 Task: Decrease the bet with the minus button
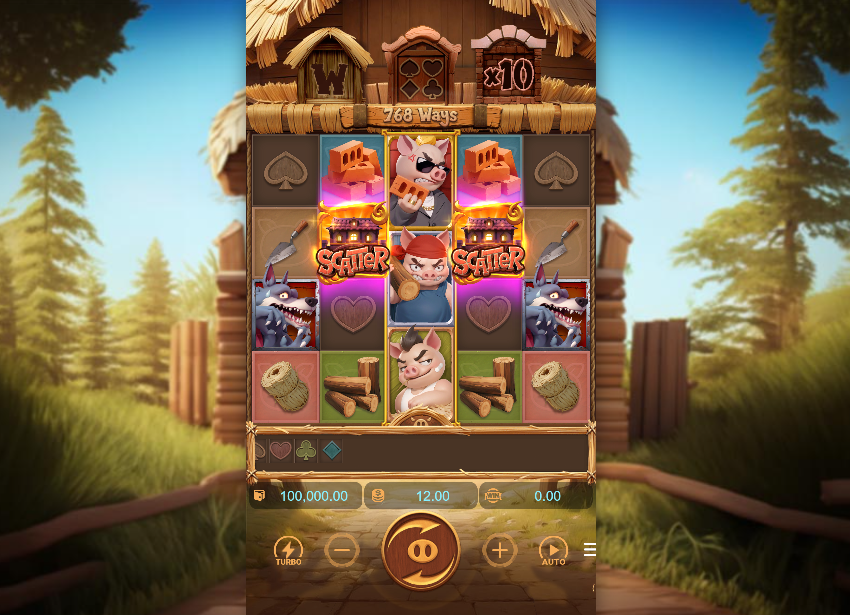click(x=342, y=550)
